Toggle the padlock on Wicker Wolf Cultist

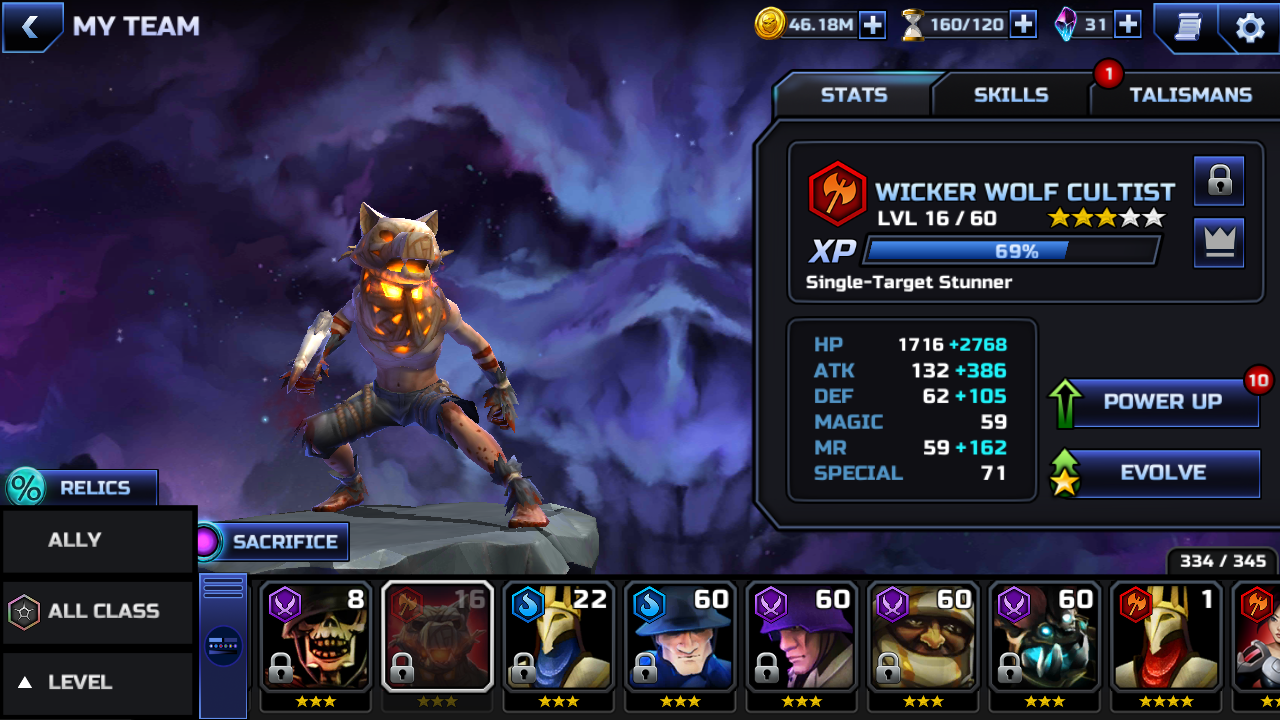pyautogui.click(x=1219, y=181)
